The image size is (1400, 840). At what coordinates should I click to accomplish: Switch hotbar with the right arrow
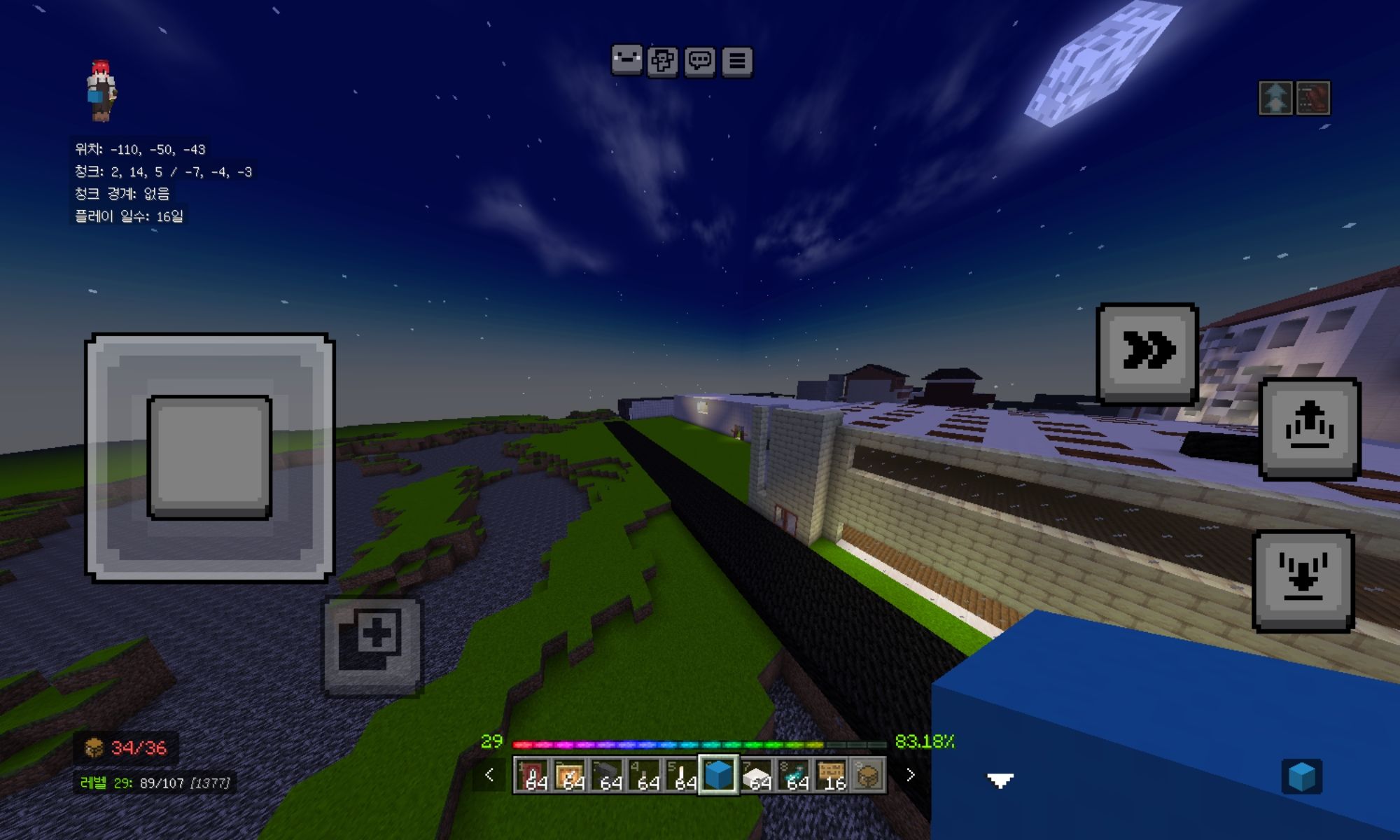911,775
